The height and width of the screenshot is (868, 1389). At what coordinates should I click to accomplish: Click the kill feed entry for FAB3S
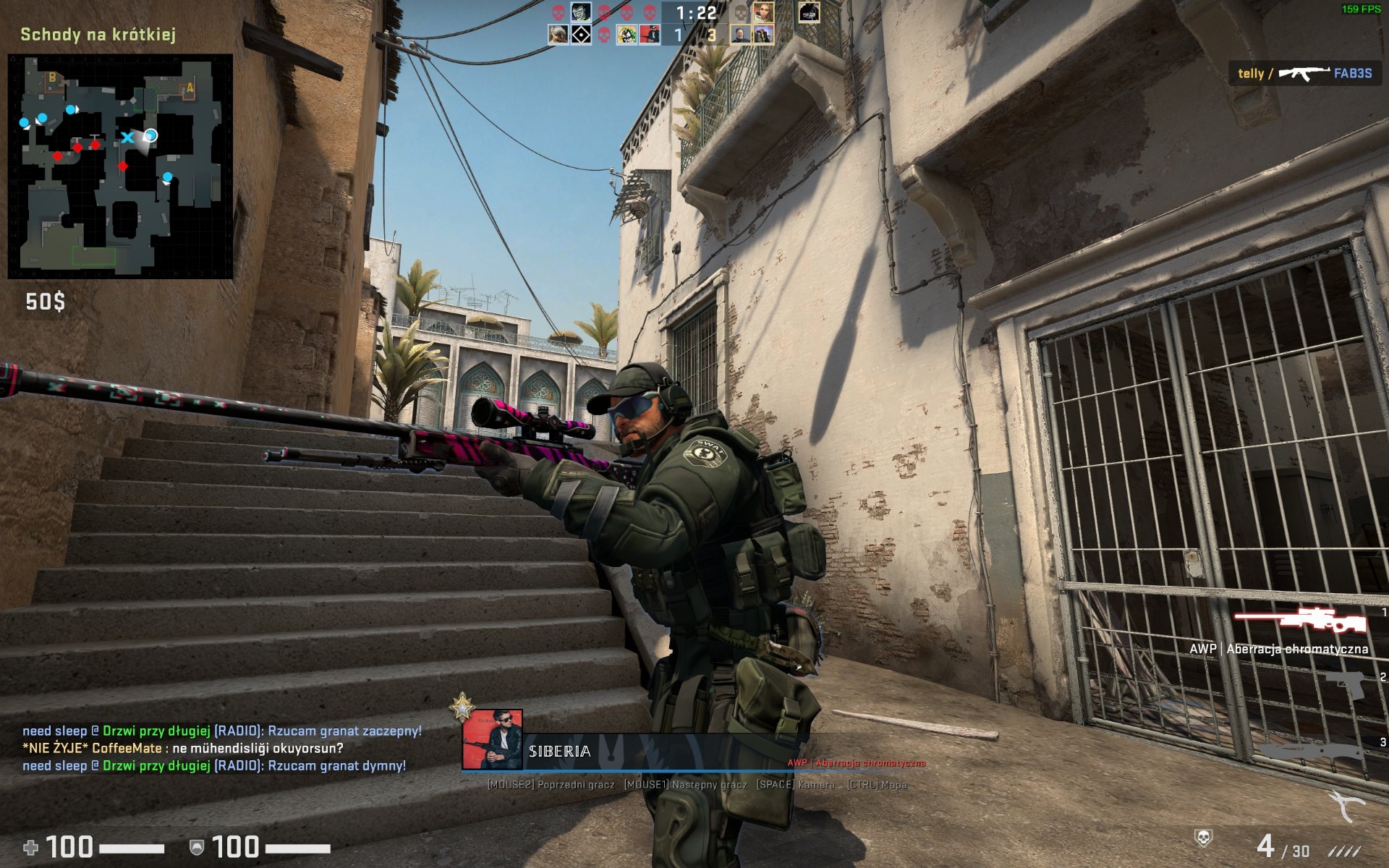coord(1304,73)
